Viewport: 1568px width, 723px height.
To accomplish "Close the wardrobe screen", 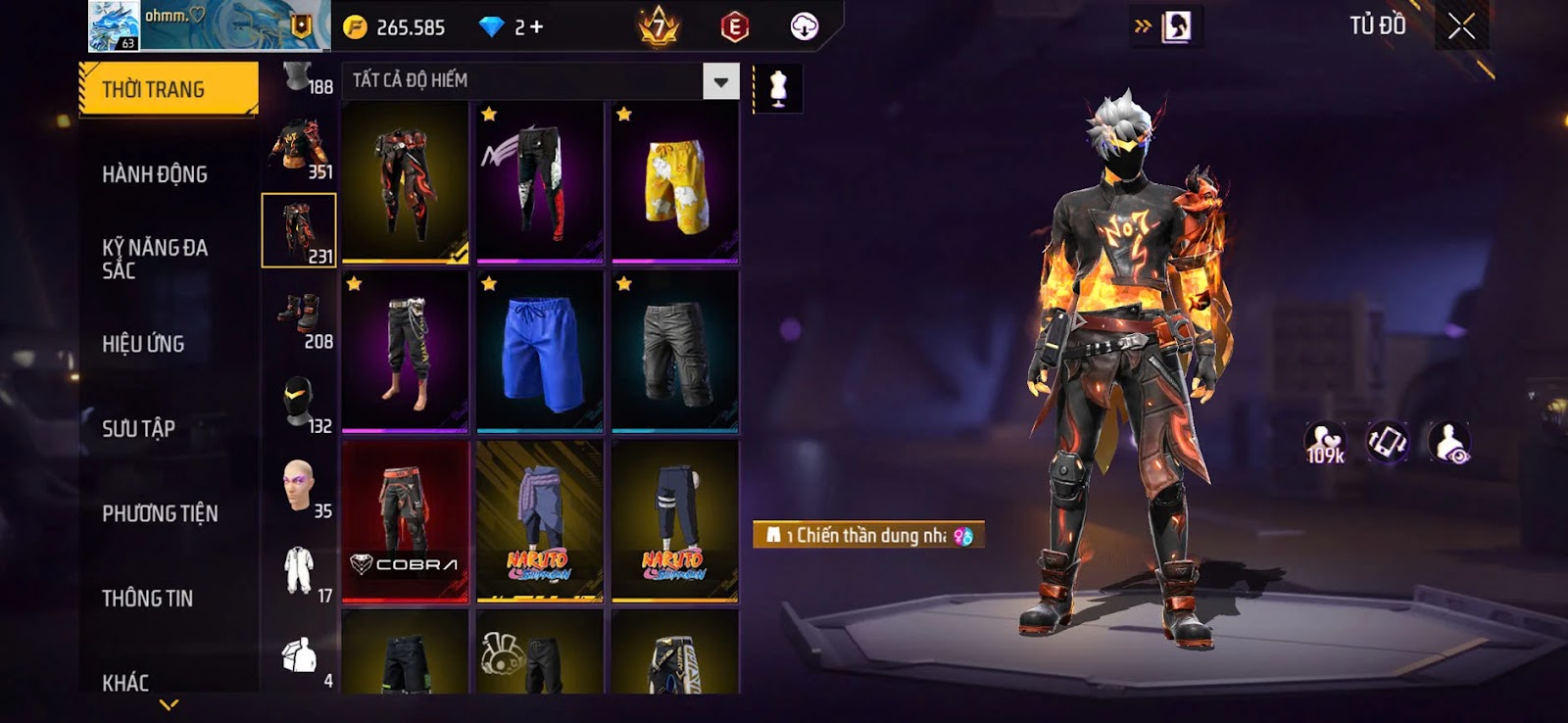I will click(x=1461, y=26).
